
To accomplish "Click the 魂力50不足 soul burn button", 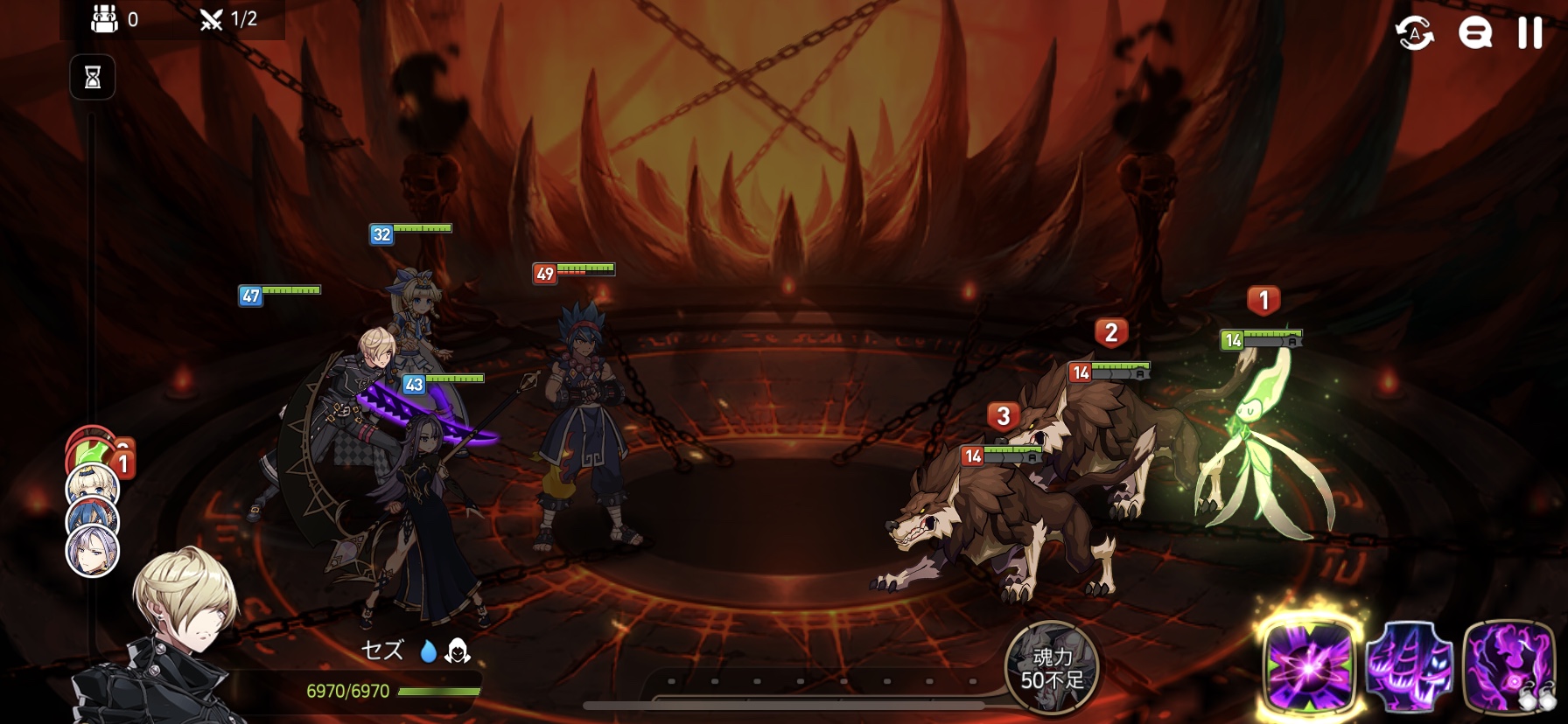I will point(1052,669).
